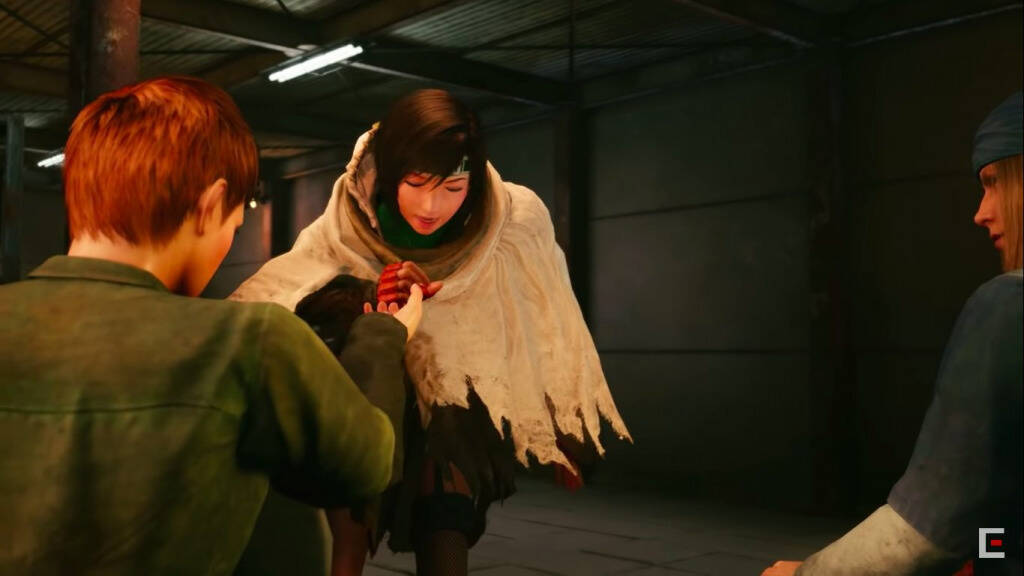Click the channel watermark logo

click(x=991, y=543)
